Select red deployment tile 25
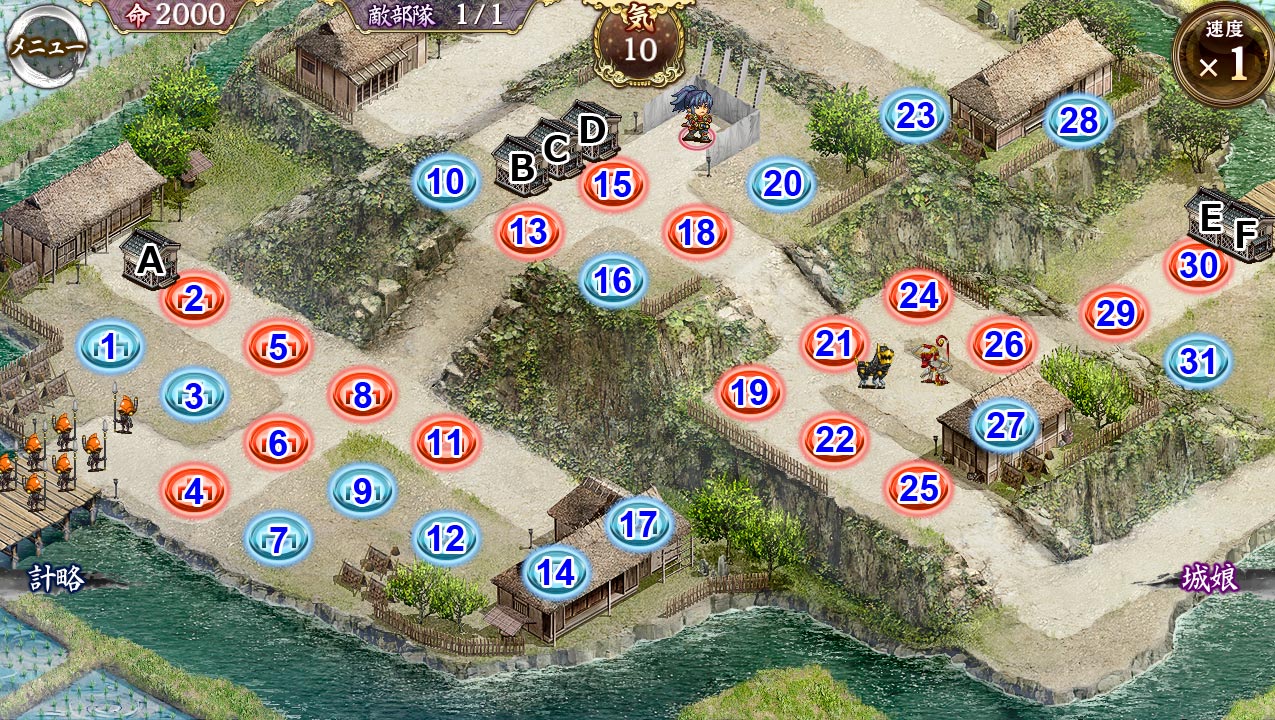 [x=919, y=488]
